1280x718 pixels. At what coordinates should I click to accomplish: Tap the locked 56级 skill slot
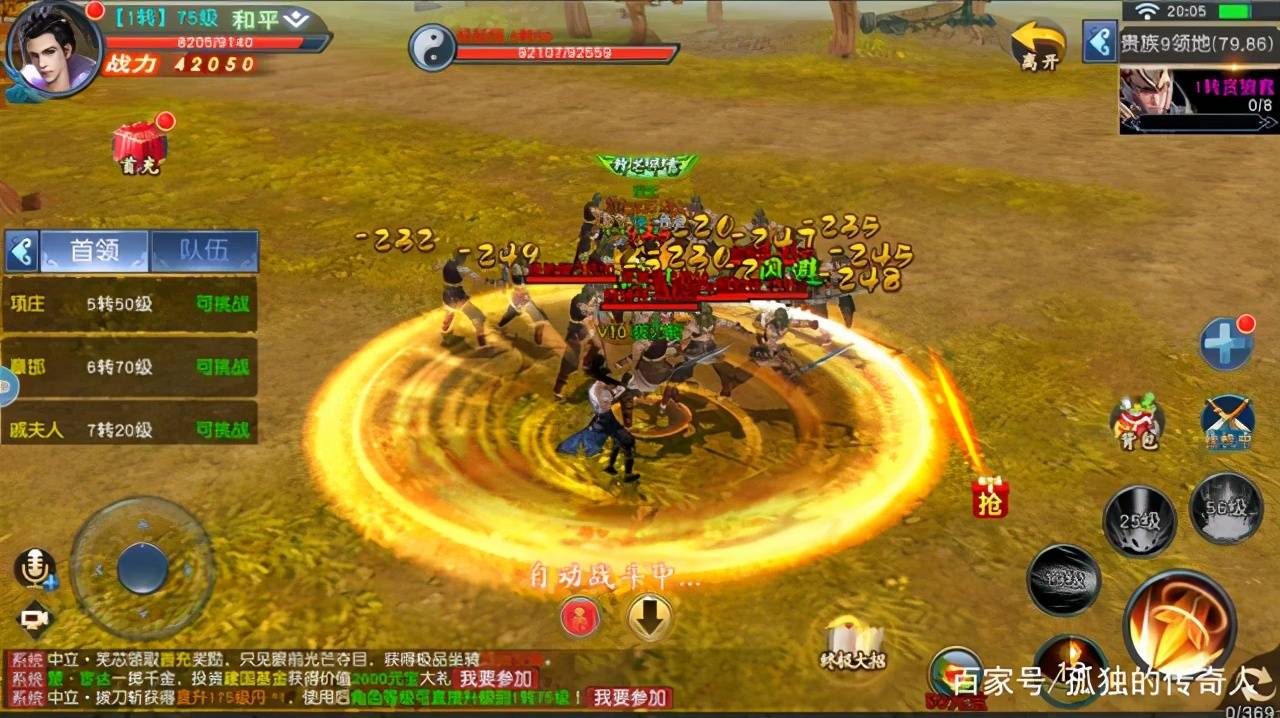click(x=1225, y=508)
